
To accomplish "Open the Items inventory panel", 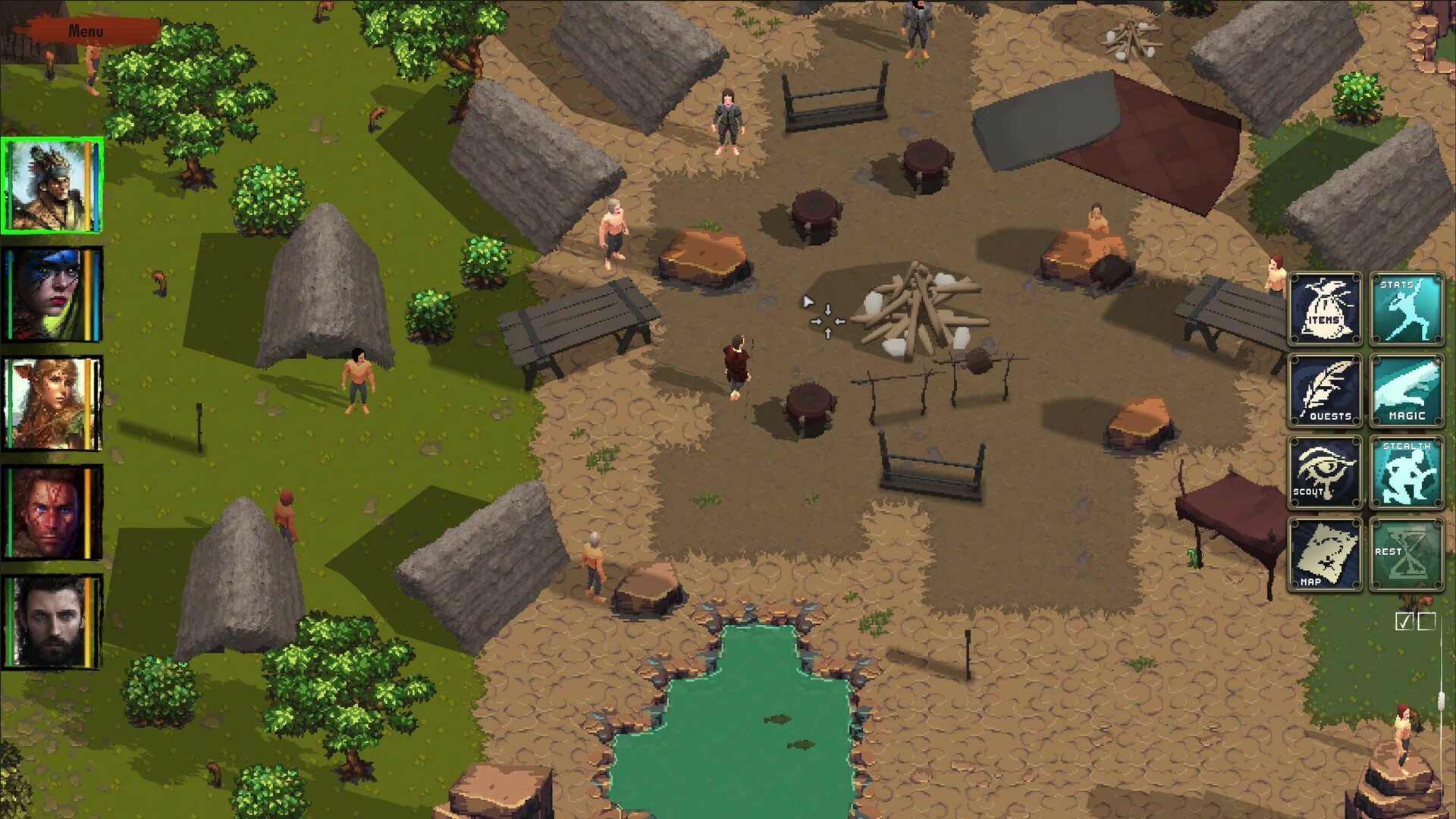I will [1326, 309].
